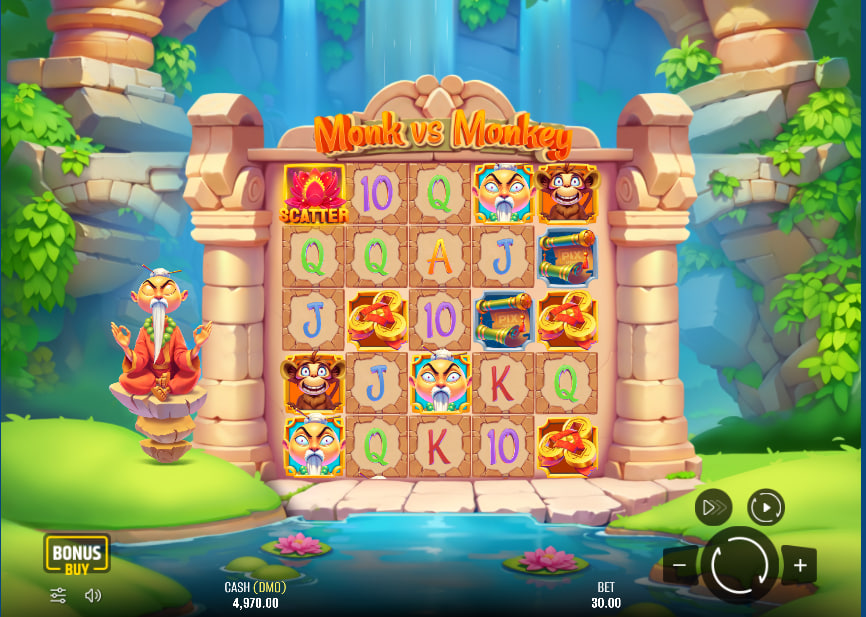This screenshot has height=617, width=866.
Task: Open the Bonus Buy feature
Action: [76, 553]
